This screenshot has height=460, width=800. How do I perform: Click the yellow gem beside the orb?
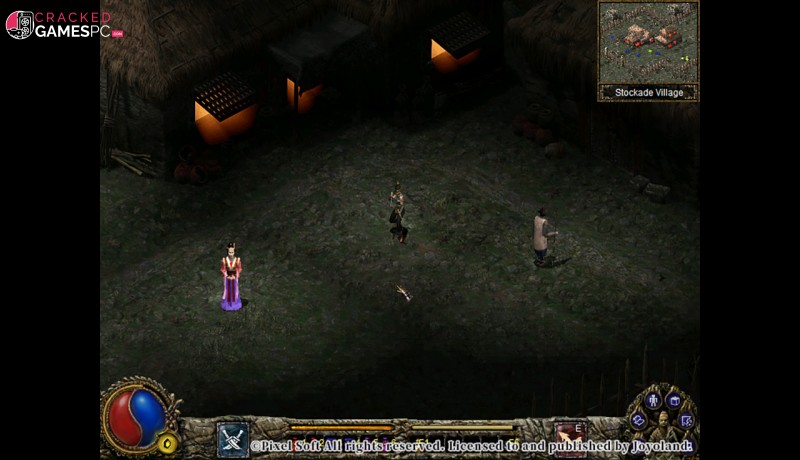[x=168, y=442]
